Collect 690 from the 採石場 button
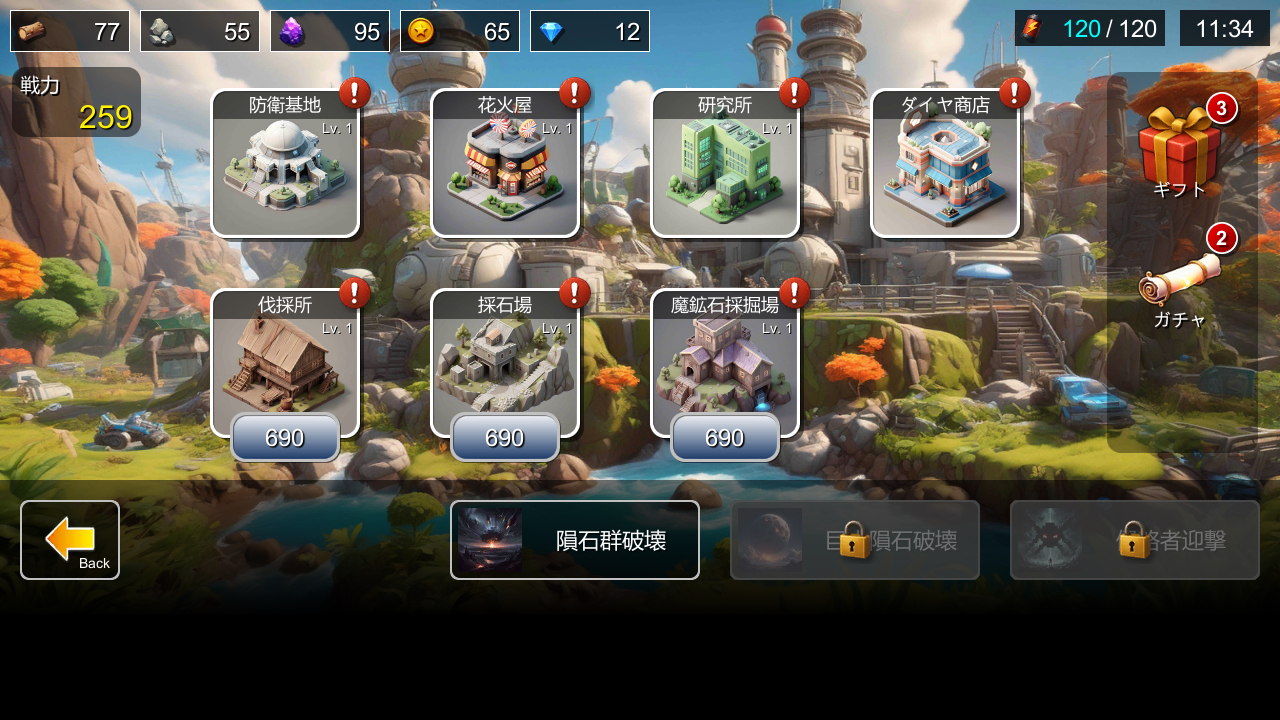The width and height of the screenshot is (1280, 720). [505, 438]
